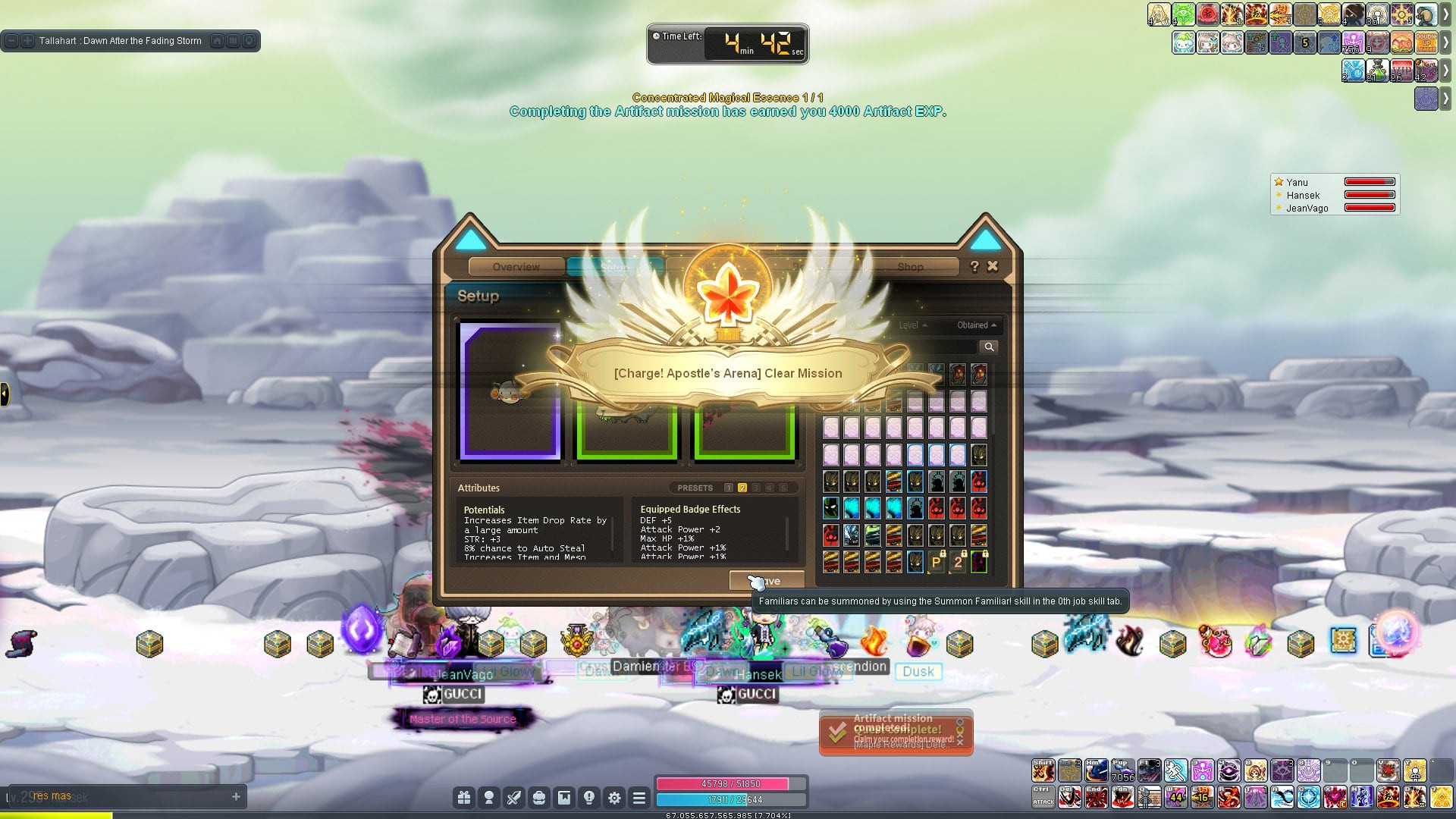Open the gift box menu icon

point(464,798)
